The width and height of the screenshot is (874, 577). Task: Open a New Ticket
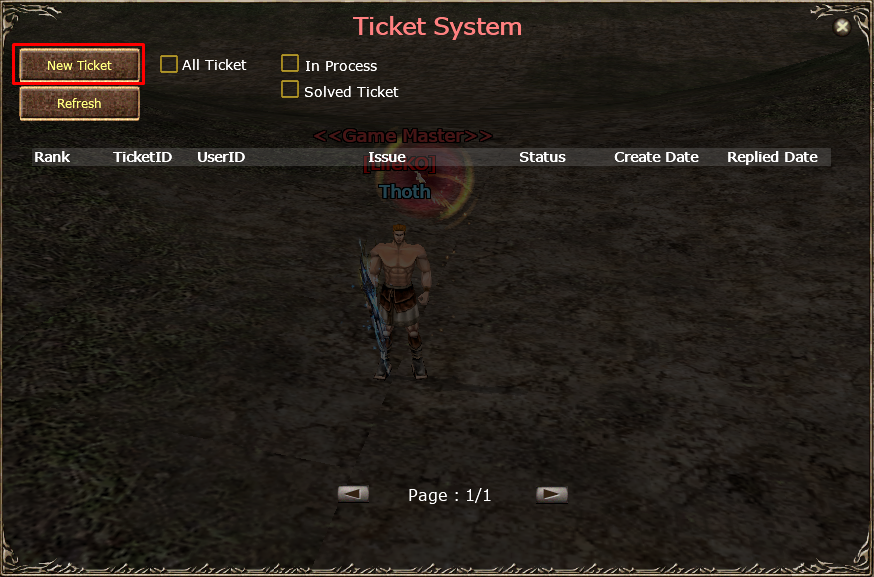(x=79, y=66)
